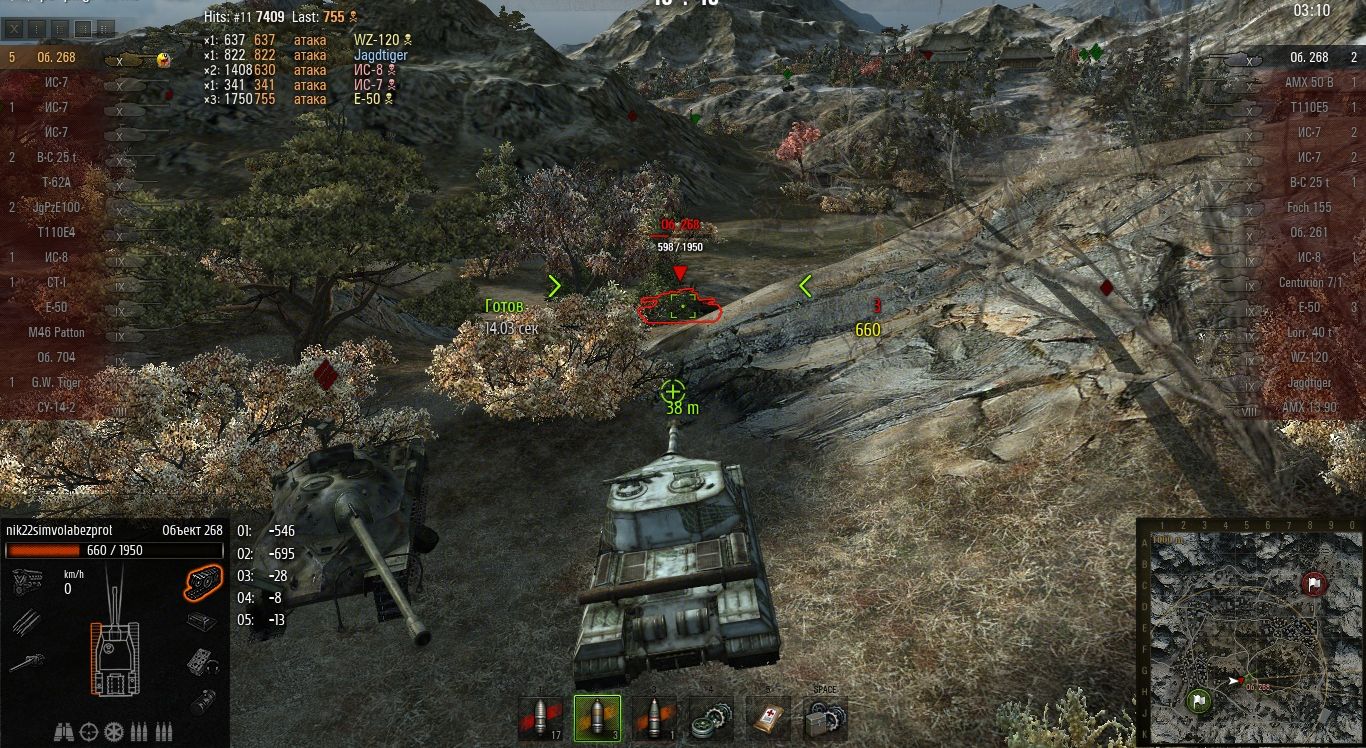
Task: Click the green allied base flag on minimap
Action: click(x=1198, y=701)
